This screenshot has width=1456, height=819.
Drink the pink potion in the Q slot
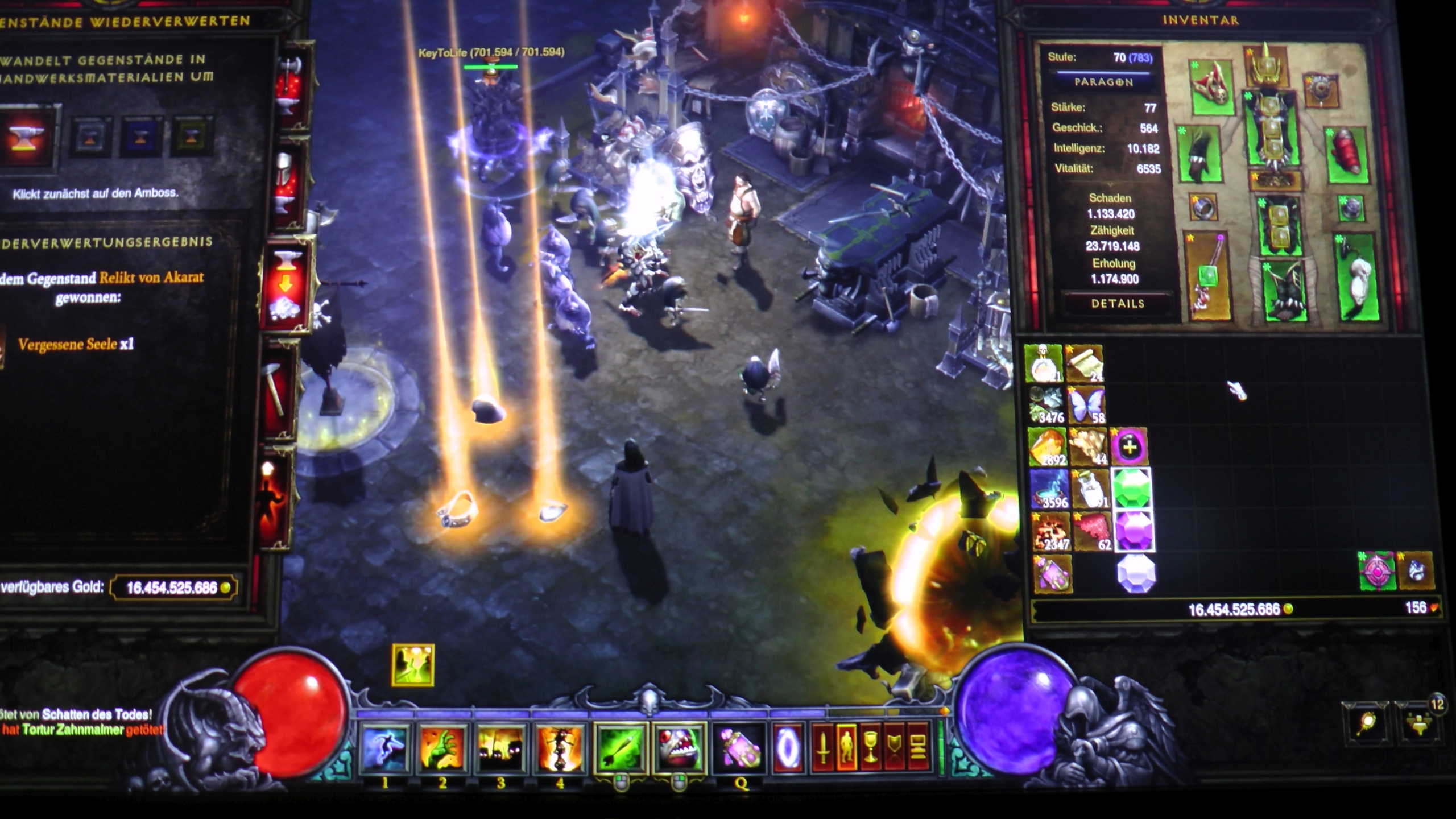[738, 747]
